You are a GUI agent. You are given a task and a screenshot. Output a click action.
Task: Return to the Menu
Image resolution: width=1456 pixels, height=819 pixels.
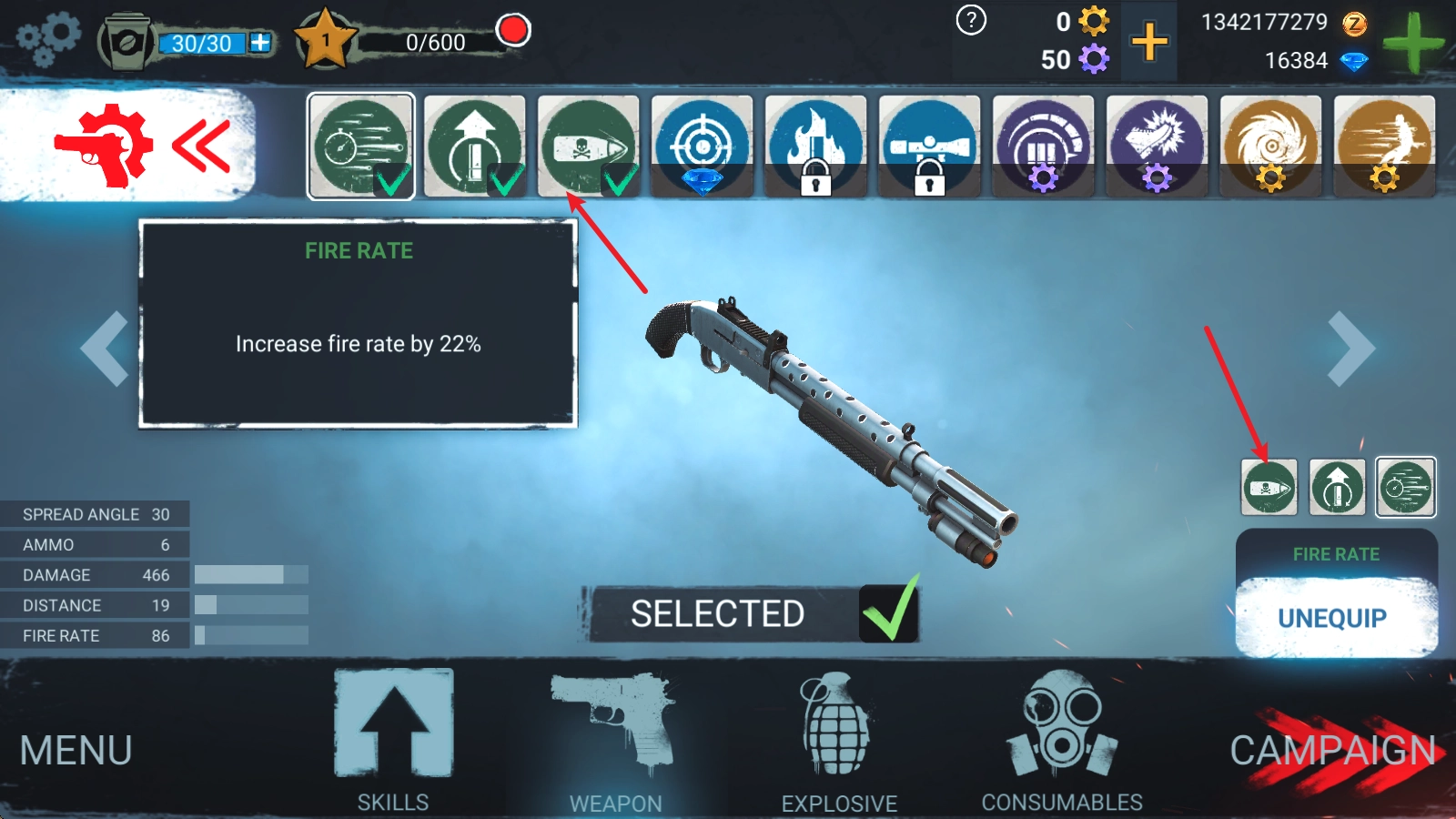pos(76,751)
